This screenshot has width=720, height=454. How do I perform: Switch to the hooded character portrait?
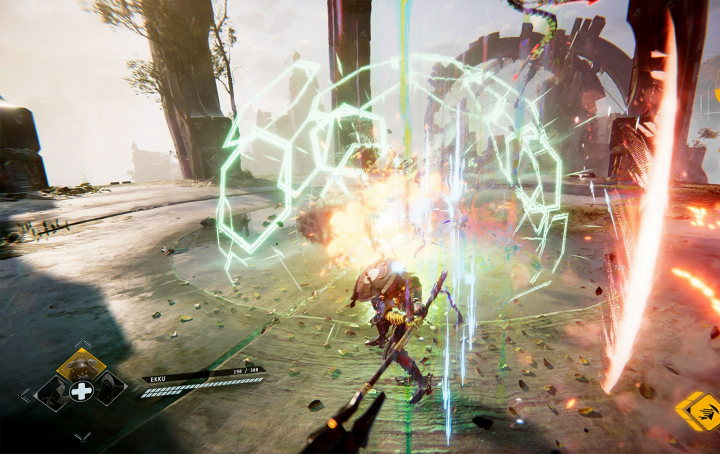[108, 390]
